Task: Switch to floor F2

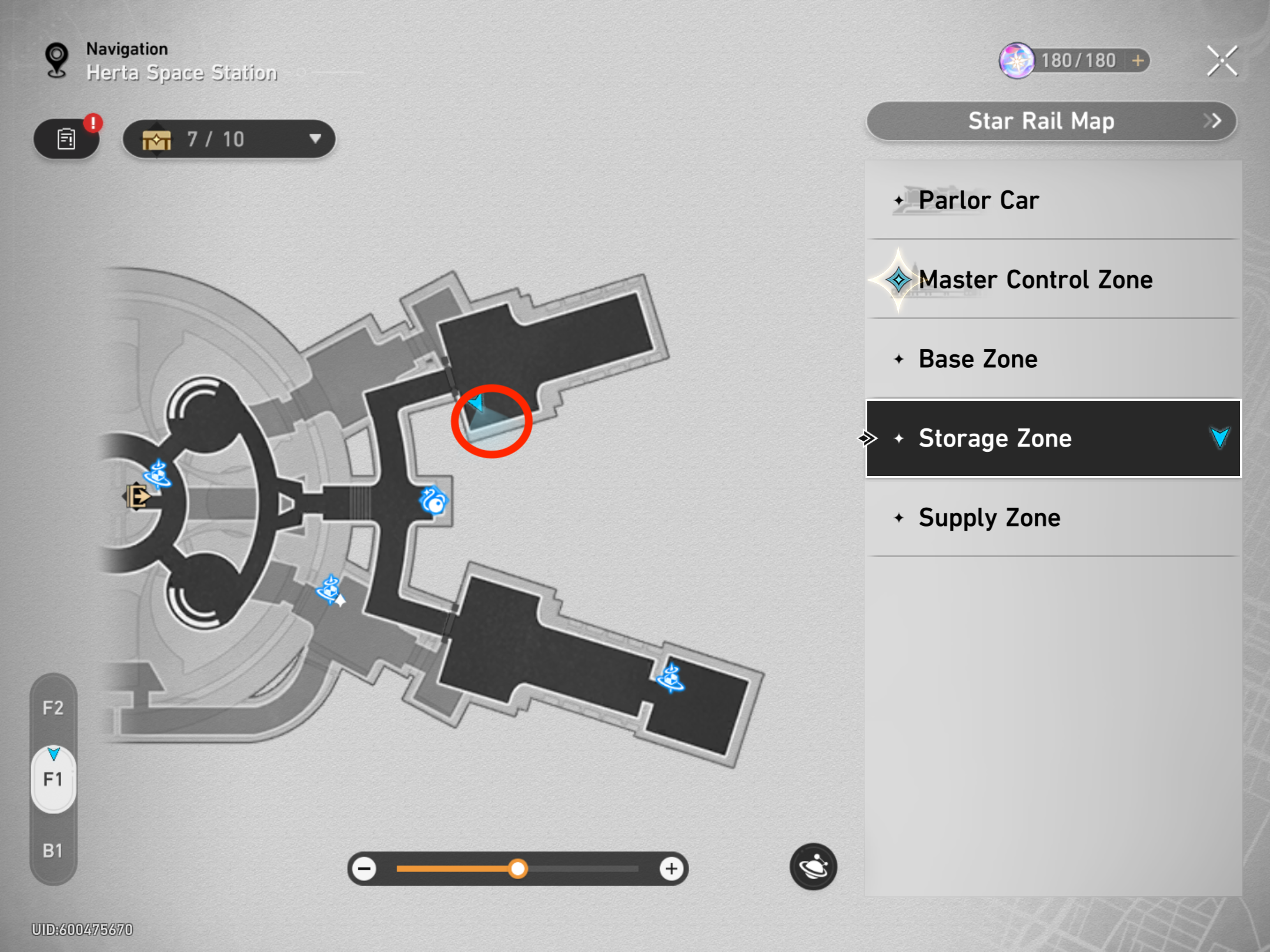Action: tap(53, 708)
